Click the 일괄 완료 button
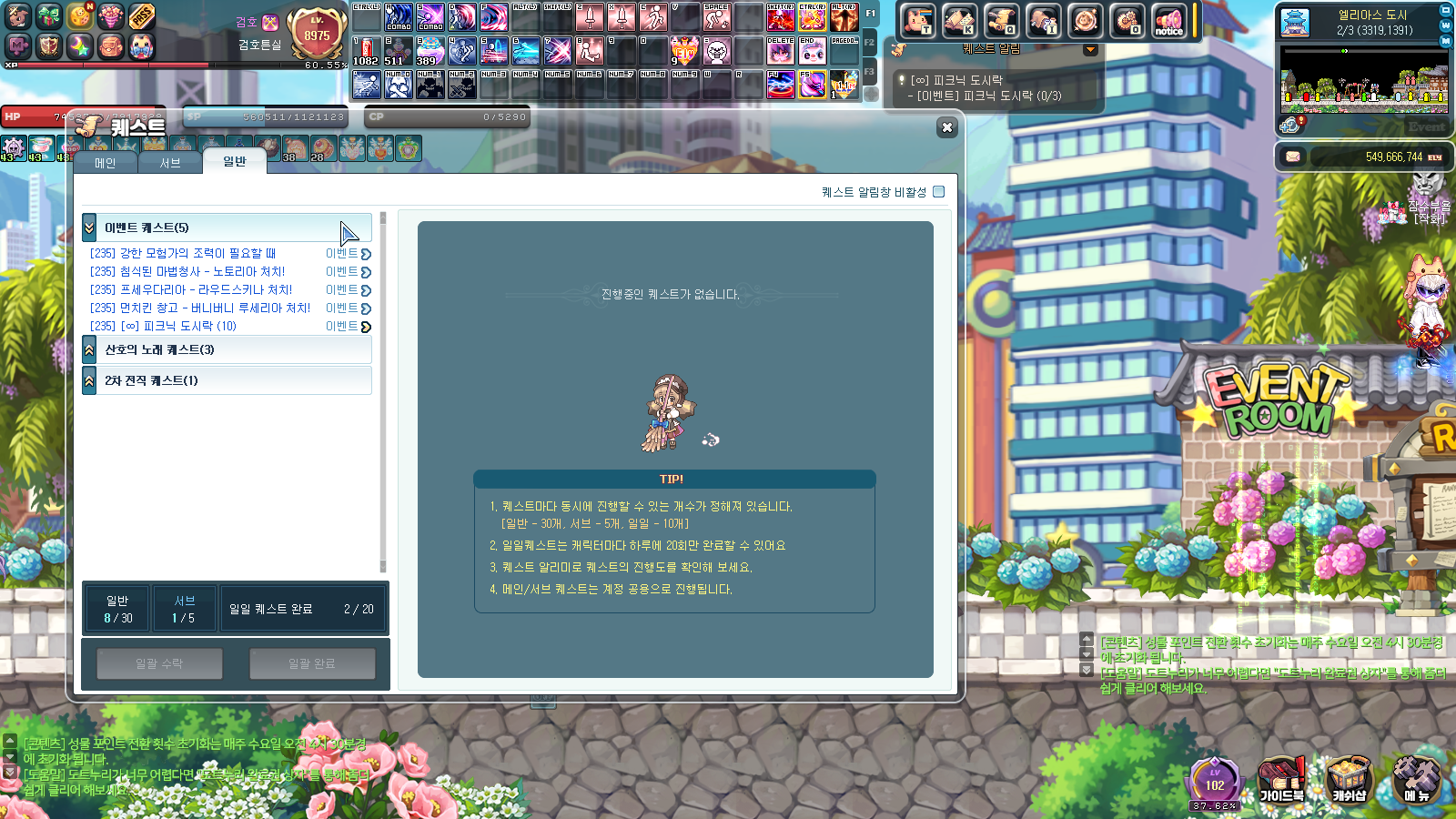1456x819 pixels. pos(312,663)
